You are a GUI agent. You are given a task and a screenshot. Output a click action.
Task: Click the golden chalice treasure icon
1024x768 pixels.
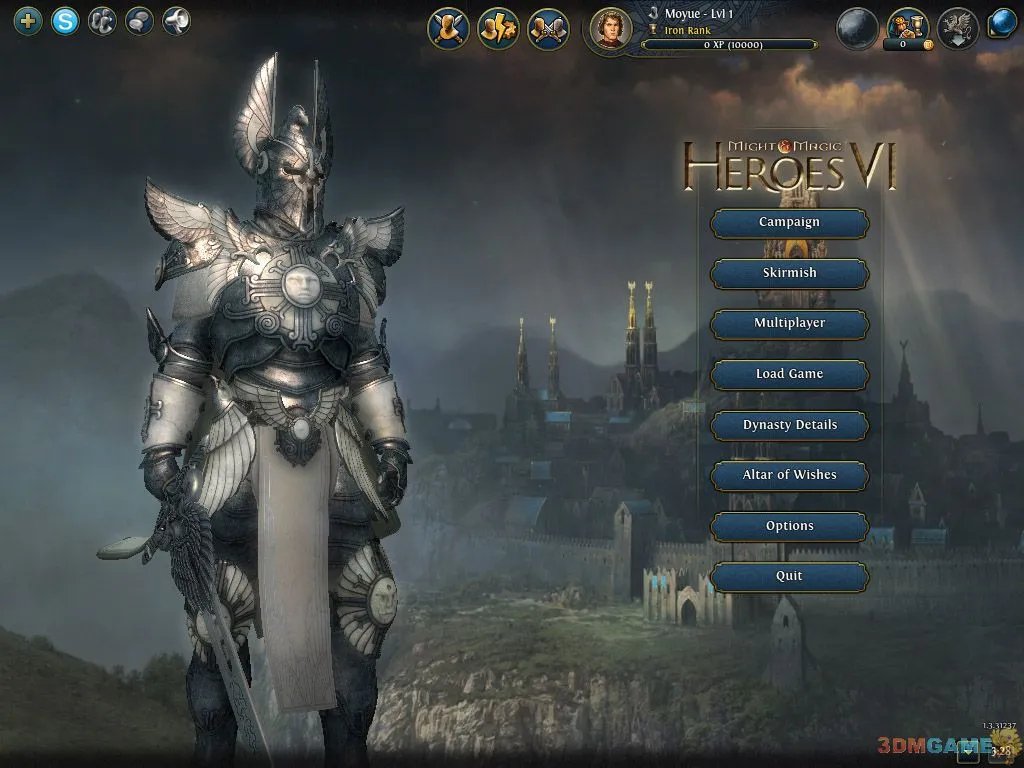click(907, 25)
